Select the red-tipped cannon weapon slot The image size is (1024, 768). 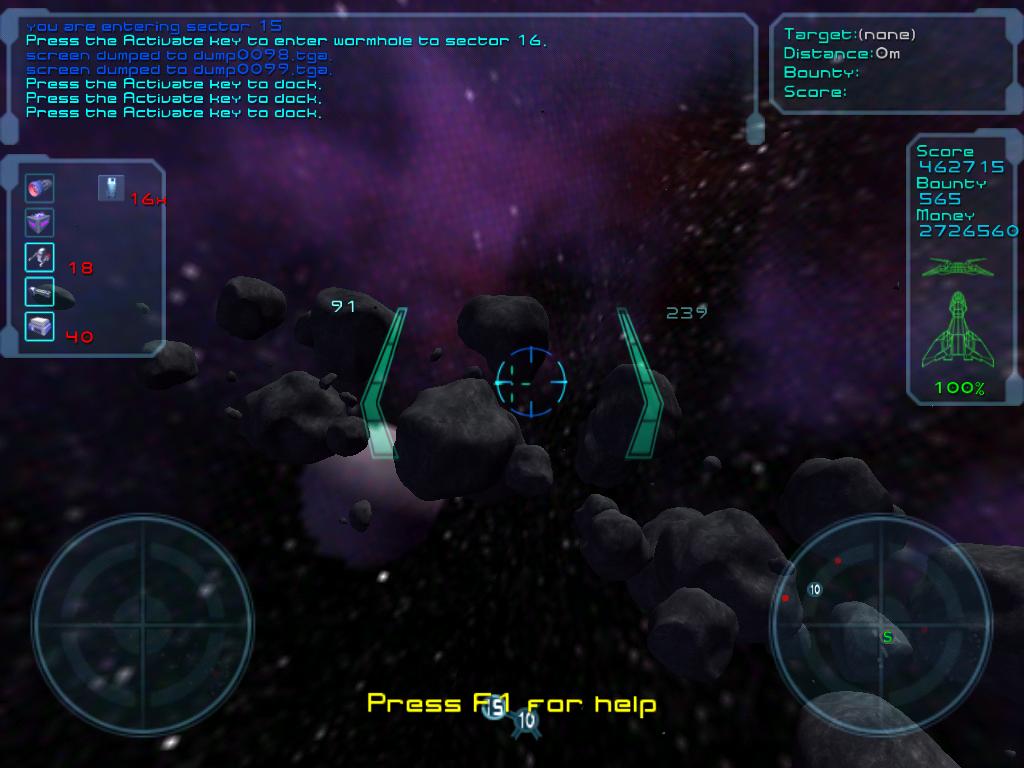coord(40,188)
